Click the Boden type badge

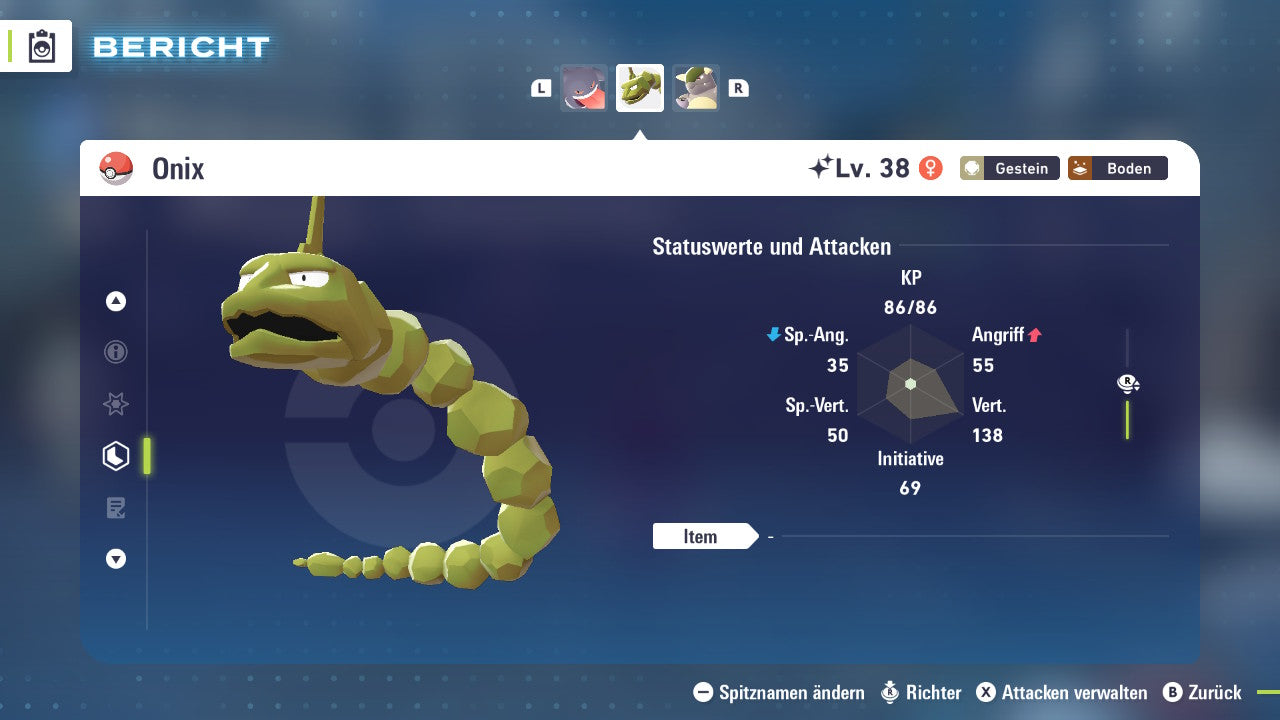[x=1117, y=168]
